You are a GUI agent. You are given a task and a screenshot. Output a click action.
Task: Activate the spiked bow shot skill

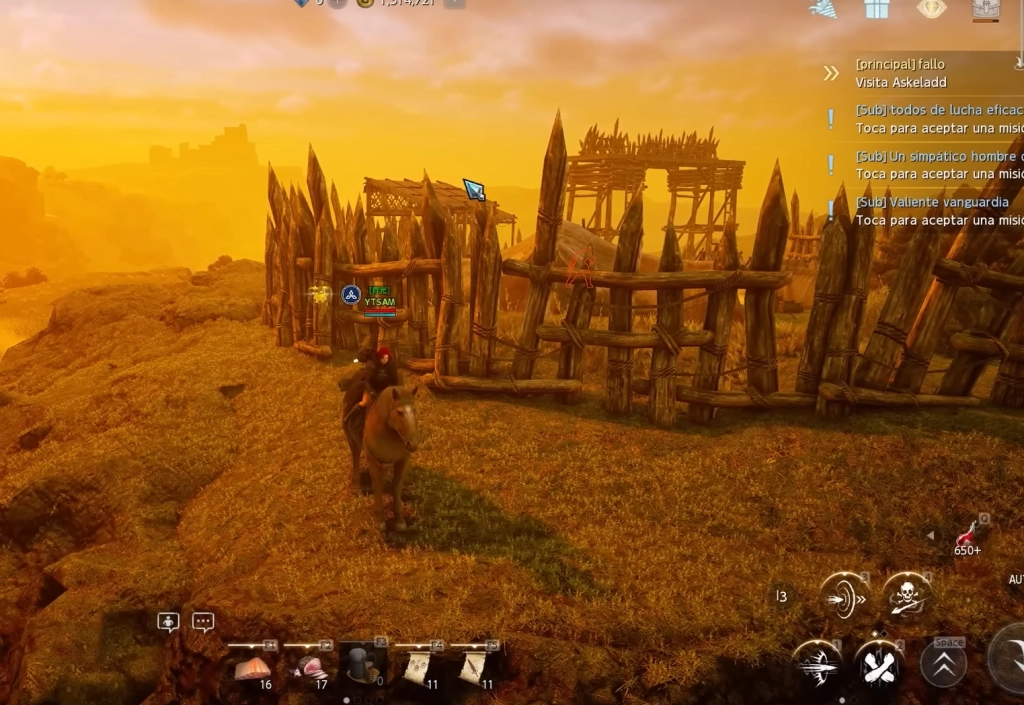(x=816, y=663)
